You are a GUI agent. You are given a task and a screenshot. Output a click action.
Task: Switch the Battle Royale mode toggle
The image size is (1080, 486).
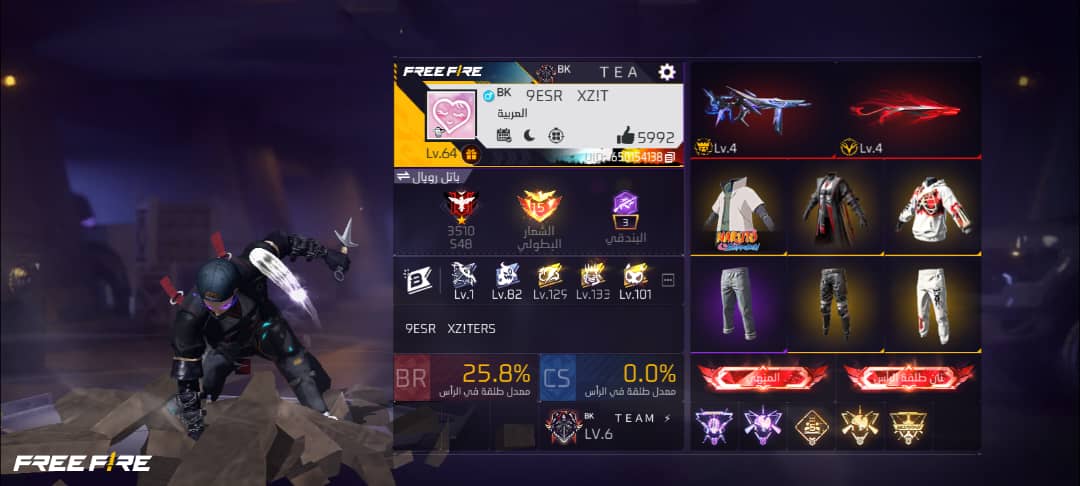coord(404,176)
